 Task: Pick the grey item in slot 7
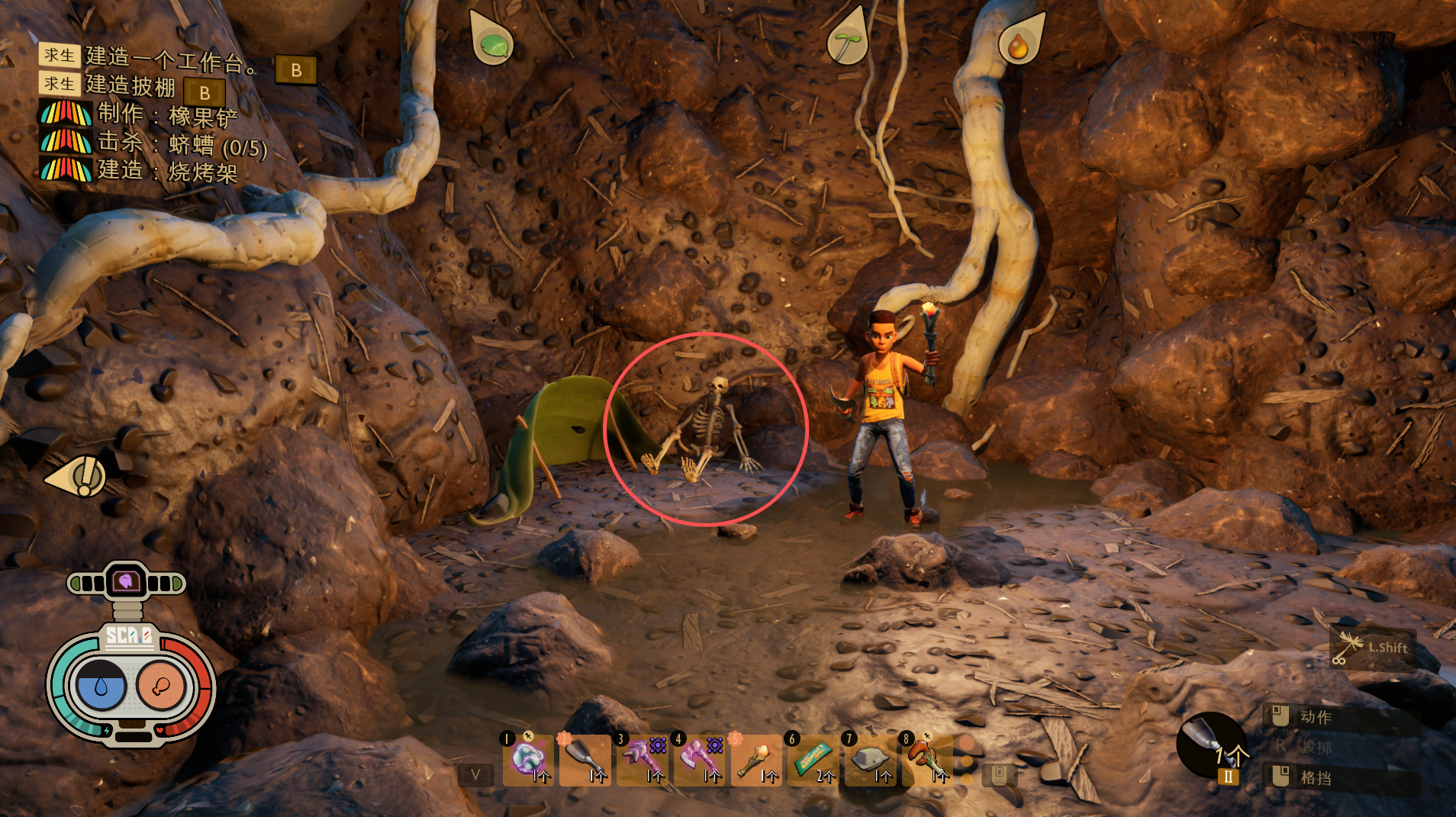tap(870, 759)
